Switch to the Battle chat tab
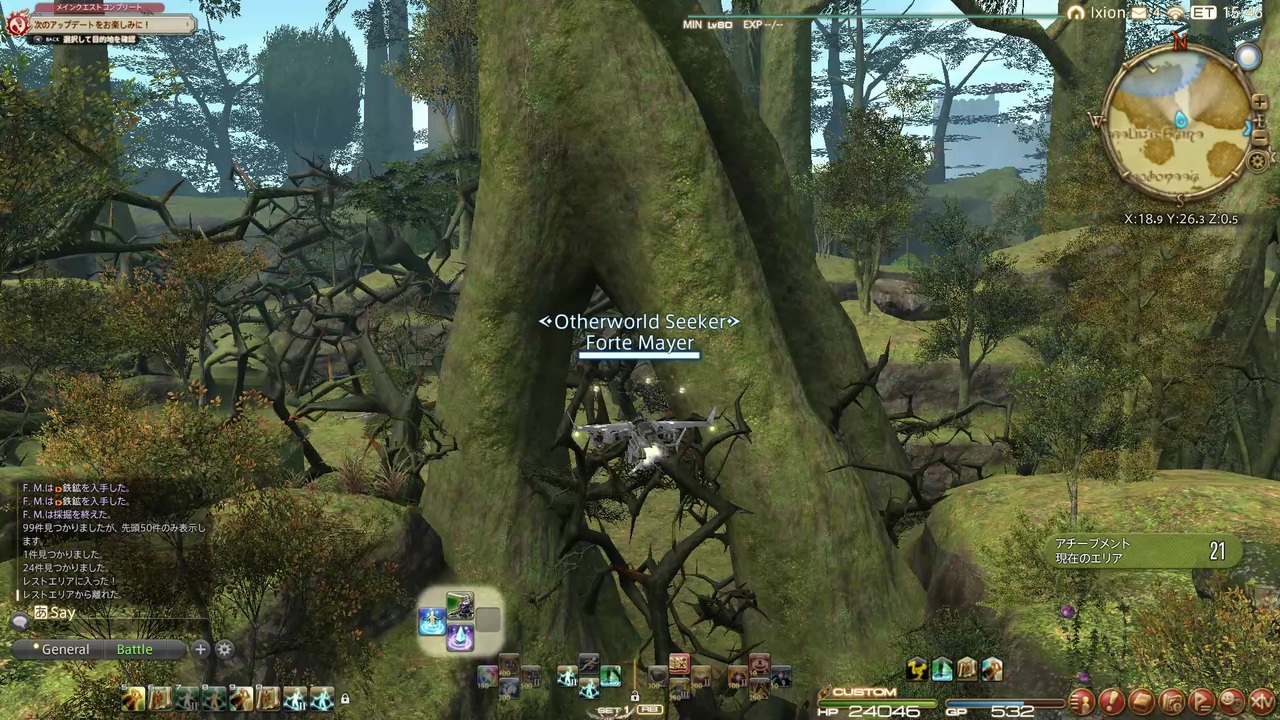1280x720 pixels. tap(134, 649)
